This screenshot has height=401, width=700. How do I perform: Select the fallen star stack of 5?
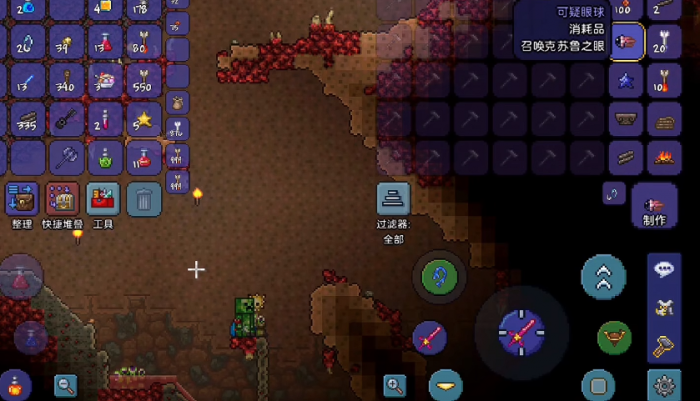click(144, 120)
